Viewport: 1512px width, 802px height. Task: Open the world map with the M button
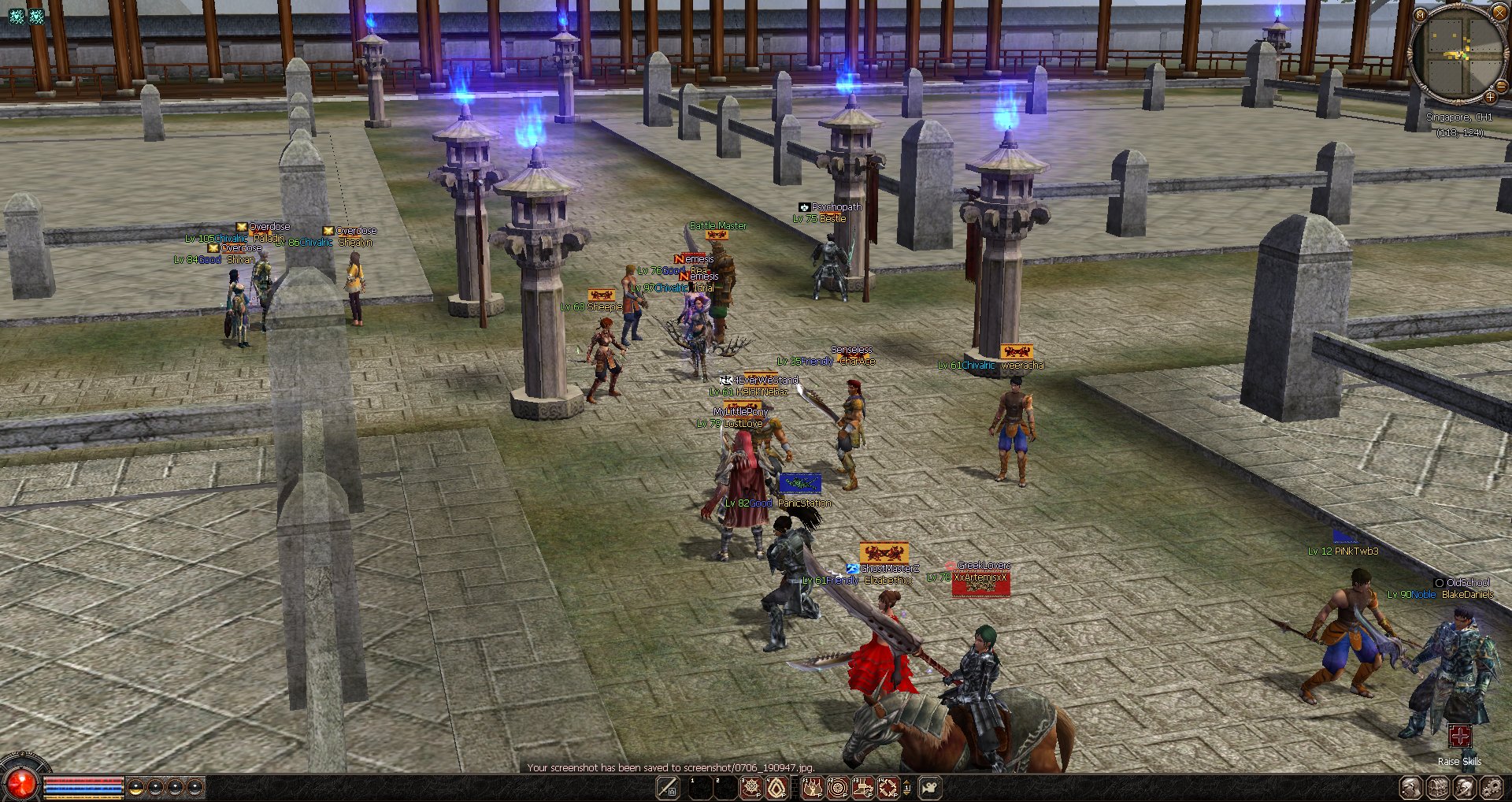(1420, 14)
